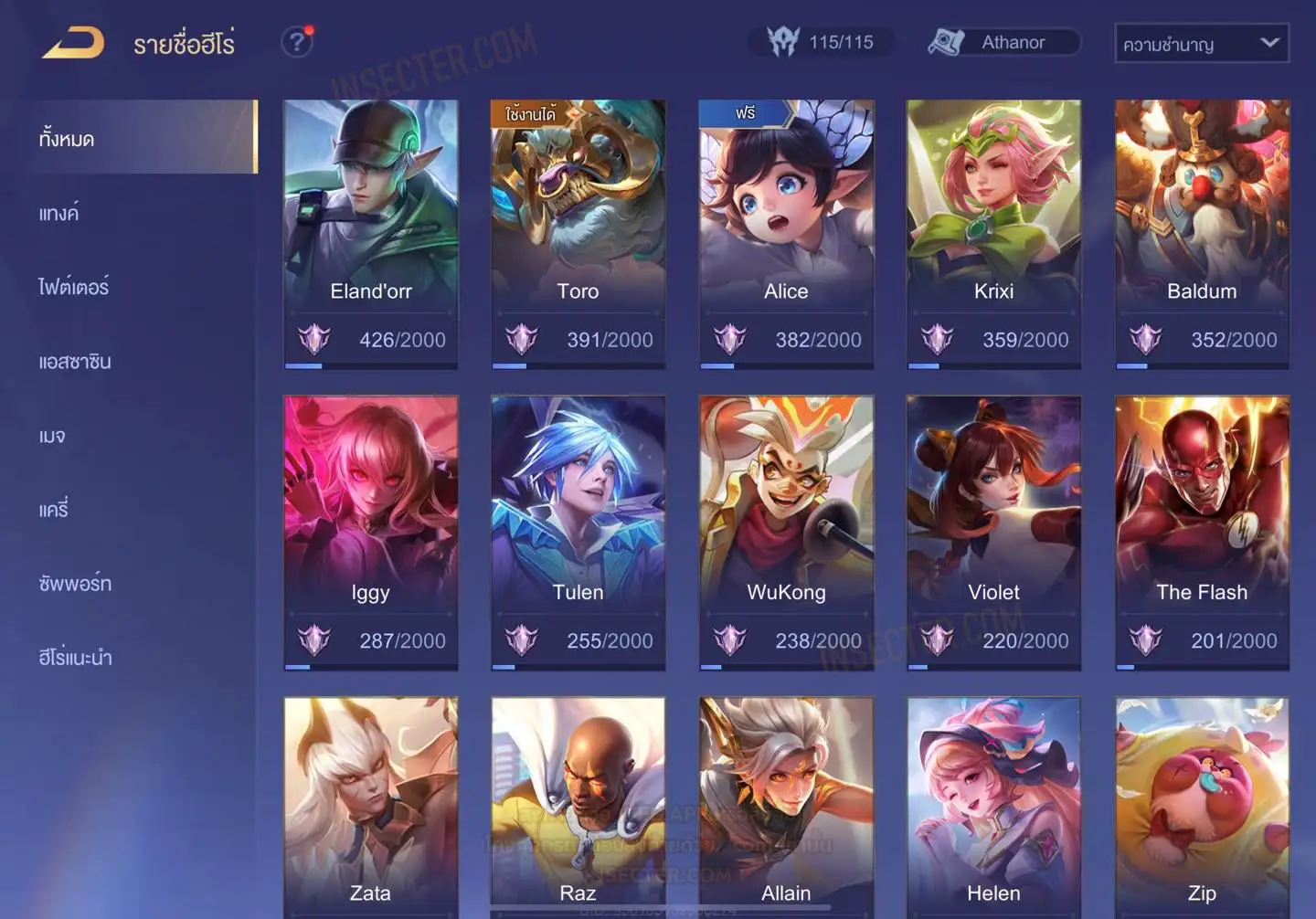Open the question mark help icon
Screen dimensions: 1316x919
[x=297, y=42]
